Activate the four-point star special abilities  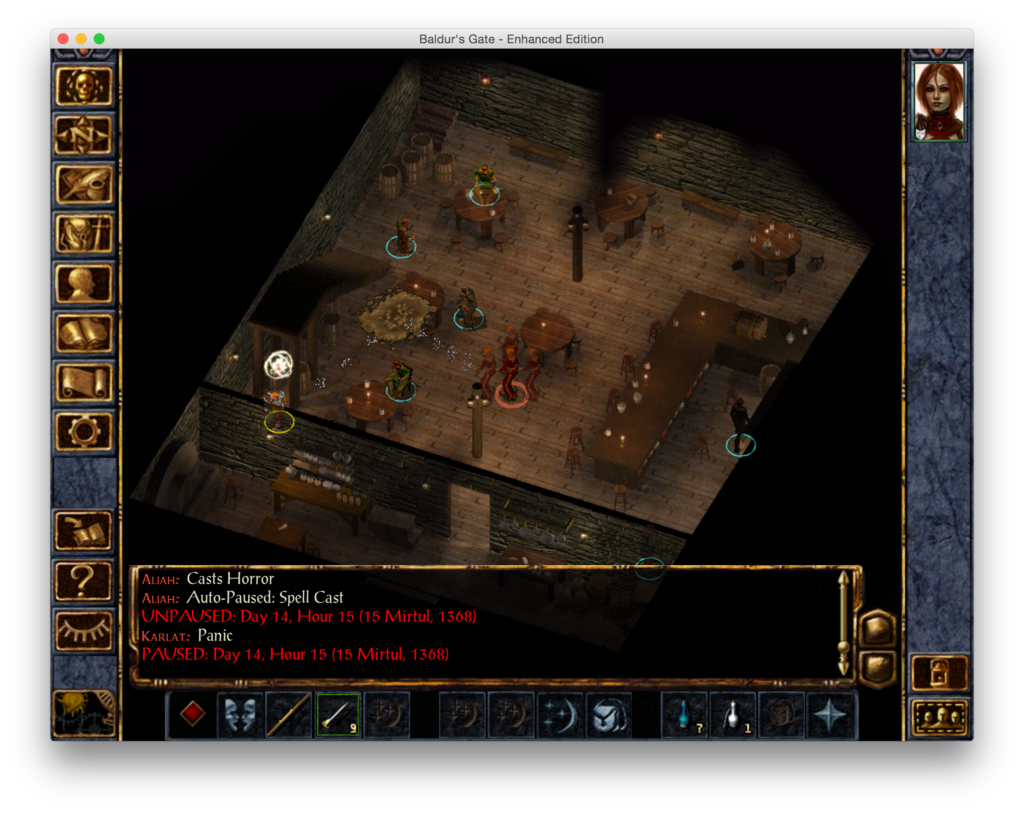(831, 715)
